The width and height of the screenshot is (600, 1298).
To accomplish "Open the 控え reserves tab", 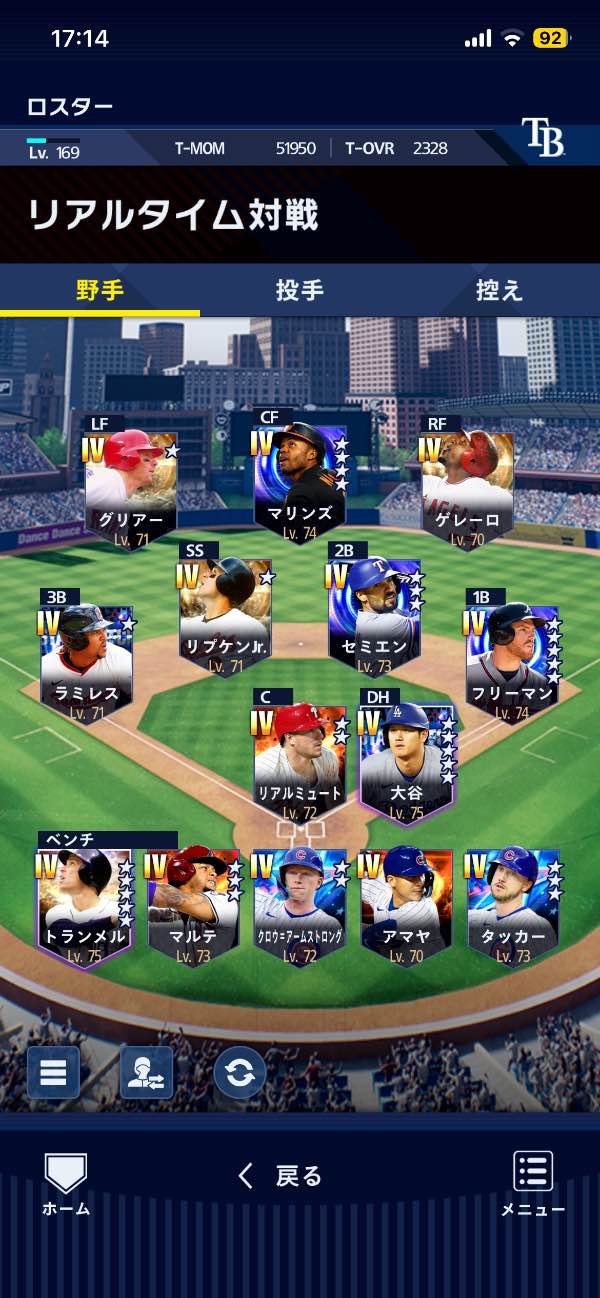I will pyautogui.click(x=499, y=290).
